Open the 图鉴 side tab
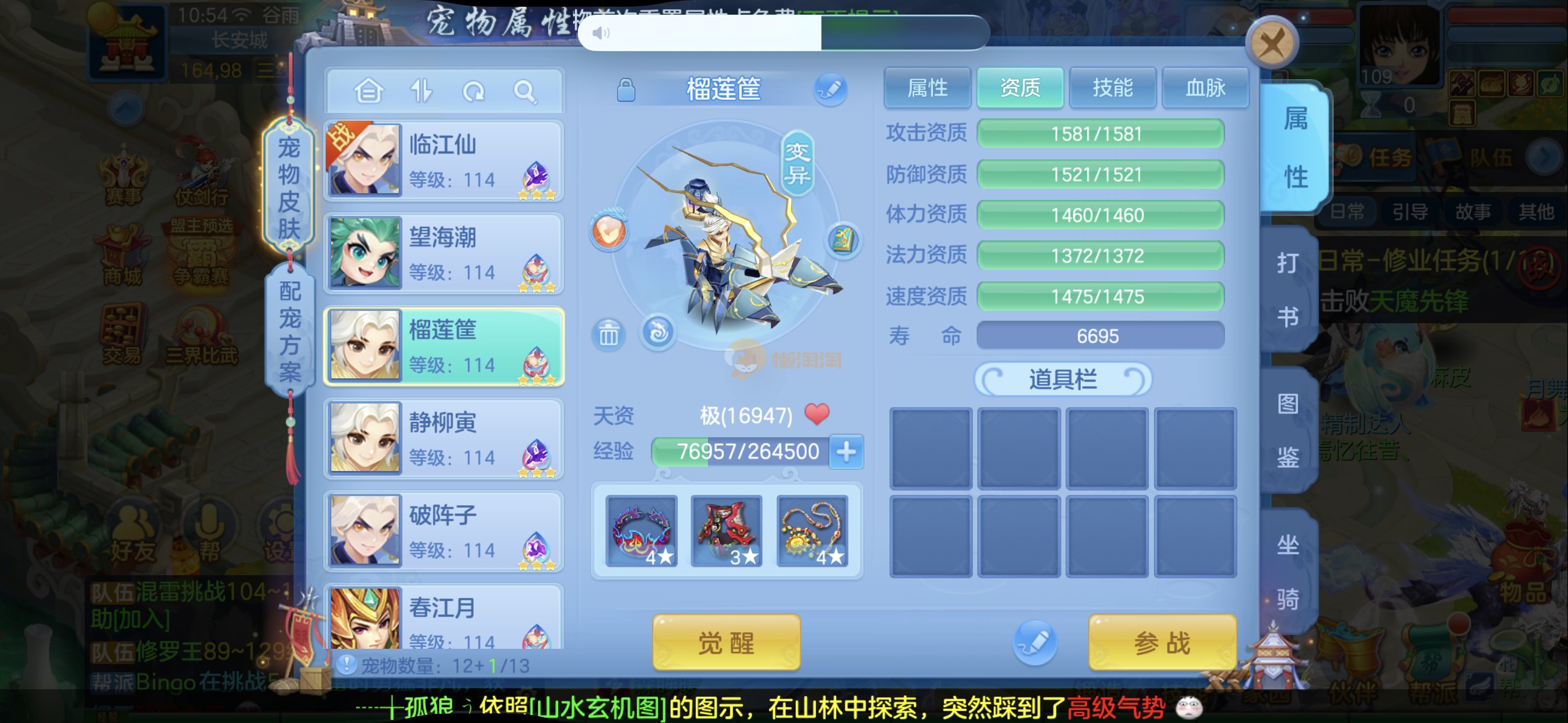The width and height of the screenshot is (1568, 723). point(1288,429)
